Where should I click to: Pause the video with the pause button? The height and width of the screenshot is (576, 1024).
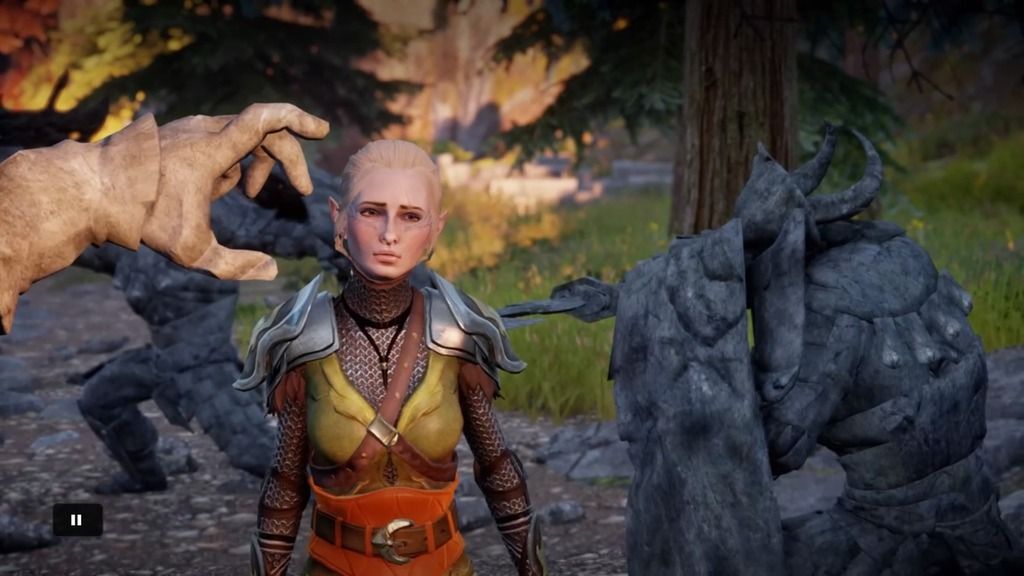[77, 519]
